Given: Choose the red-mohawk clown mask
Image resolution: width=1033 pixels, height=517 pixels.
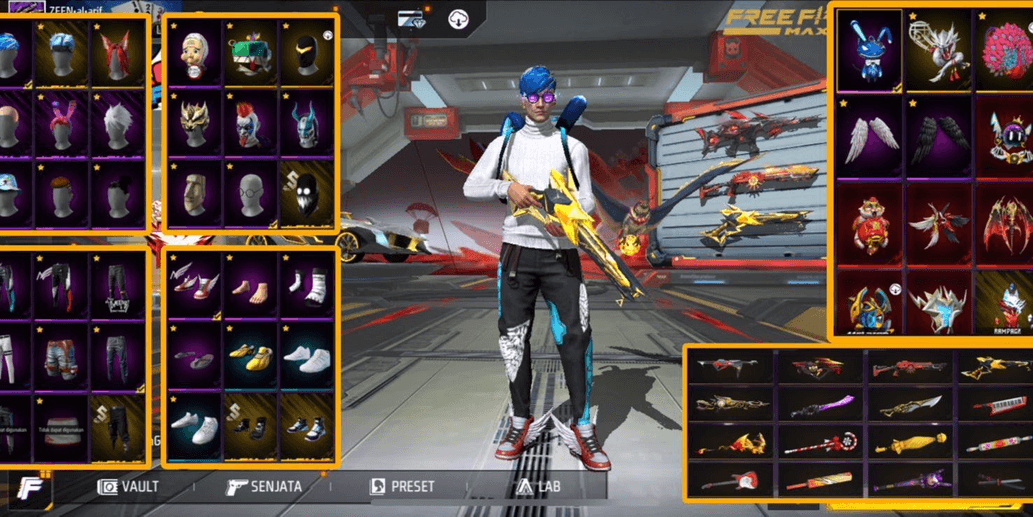Looking at the screenshot, I should pos(251,124).
